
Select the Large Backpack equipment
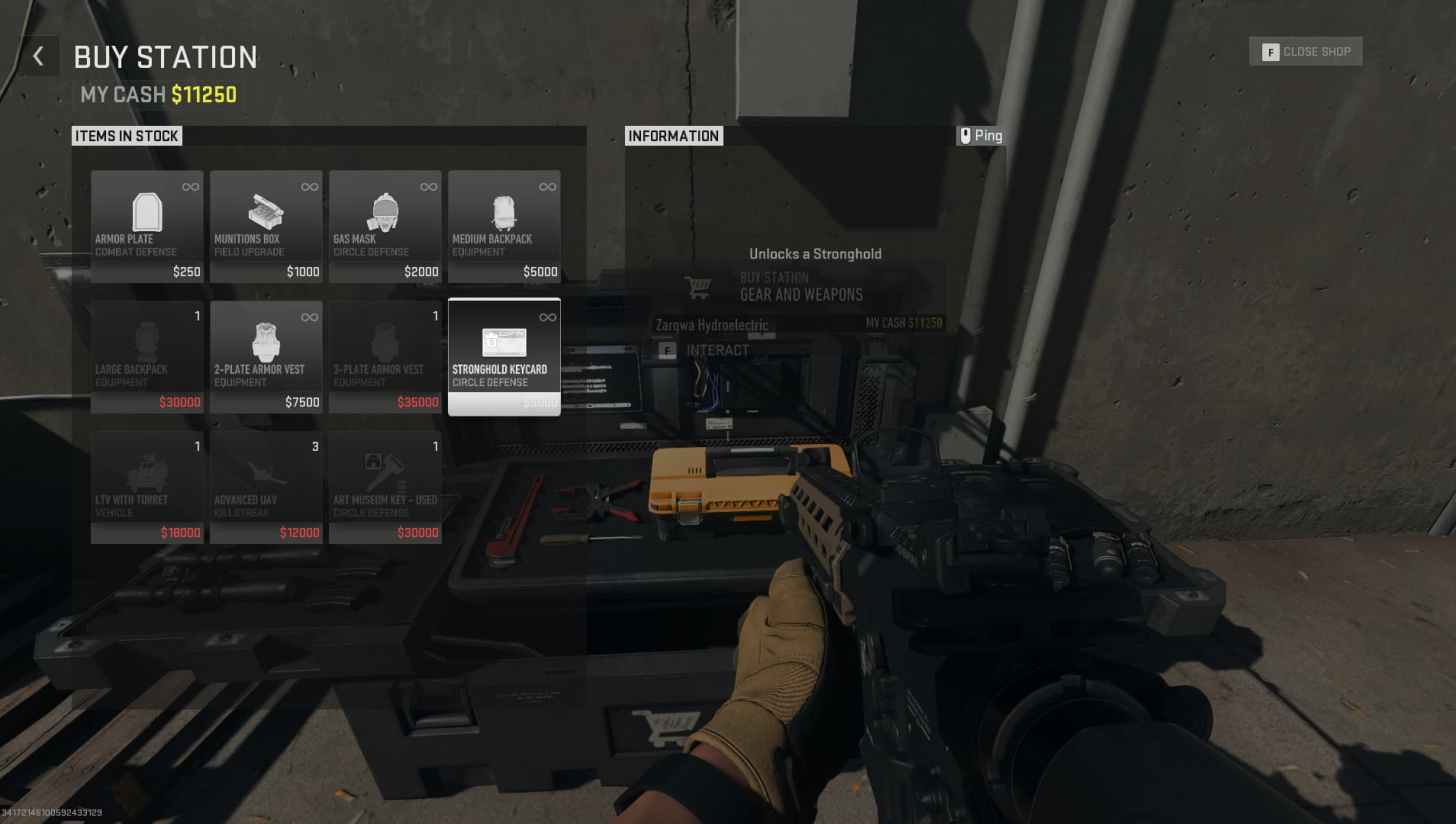click(146, 357)
